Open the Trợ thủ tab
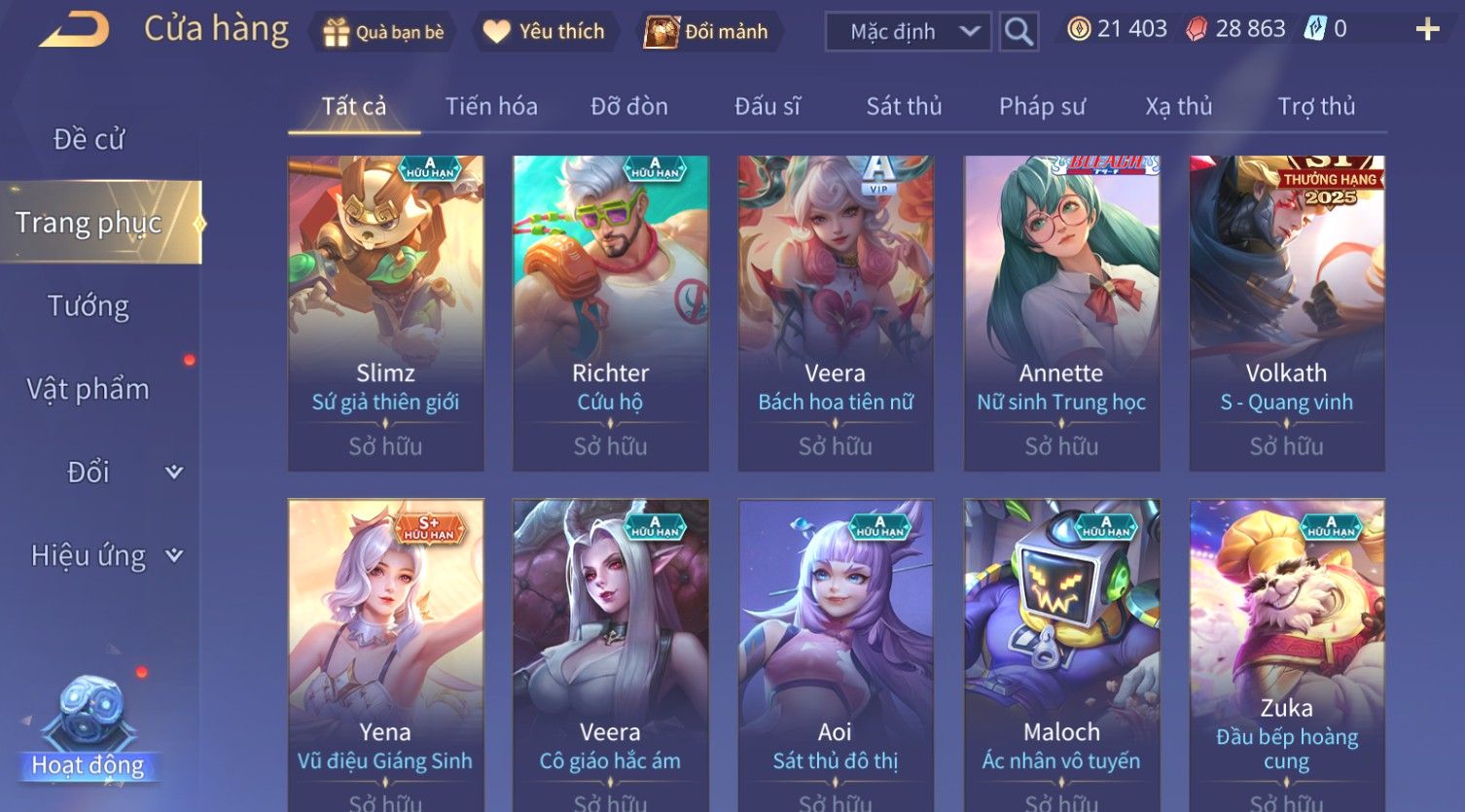This screenshot has height=812, width=1465. (x=1316, y=106)
